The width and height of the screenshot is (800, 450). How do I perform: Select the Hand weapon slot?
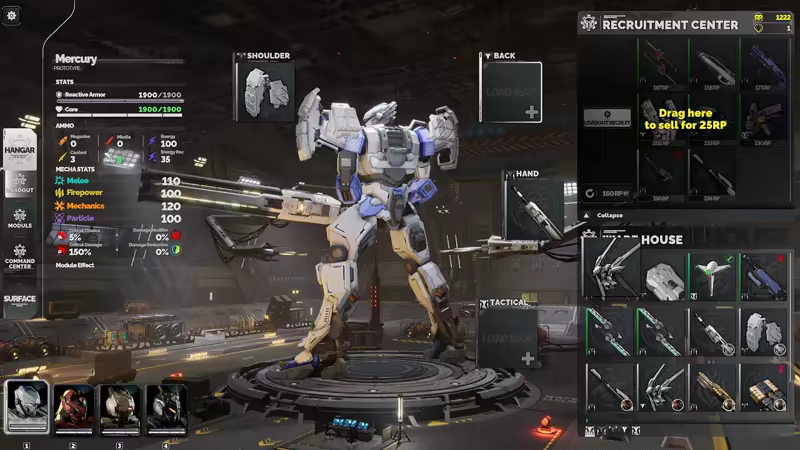click(x=533, y=210)
